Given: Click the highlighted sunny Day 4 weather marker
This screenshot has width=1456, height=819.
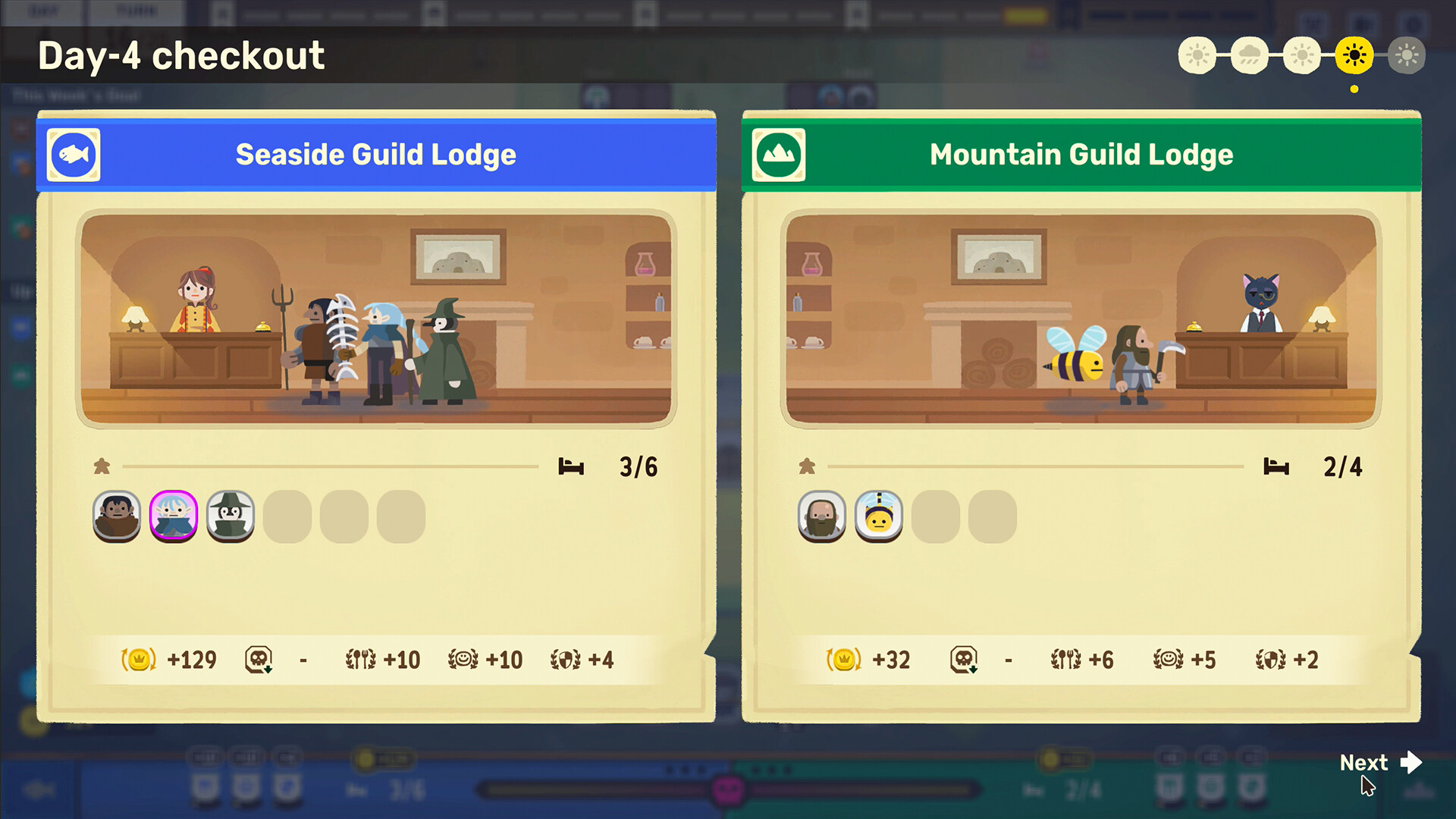Looking at the screenshot, I should coord(1355,55).
